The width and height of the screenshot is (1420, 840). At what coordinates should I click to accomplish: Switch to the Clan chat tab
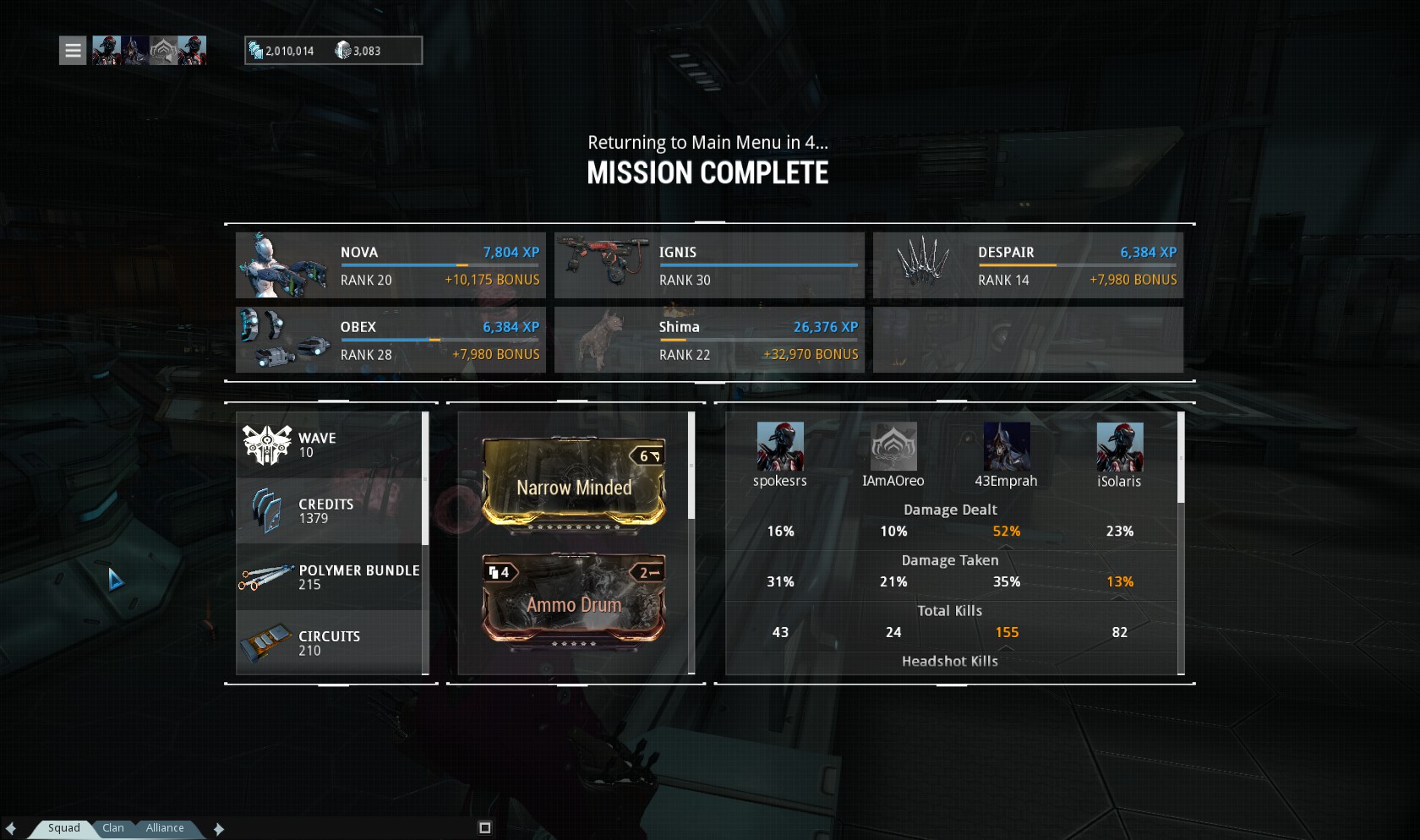click(x=113, y=828)
